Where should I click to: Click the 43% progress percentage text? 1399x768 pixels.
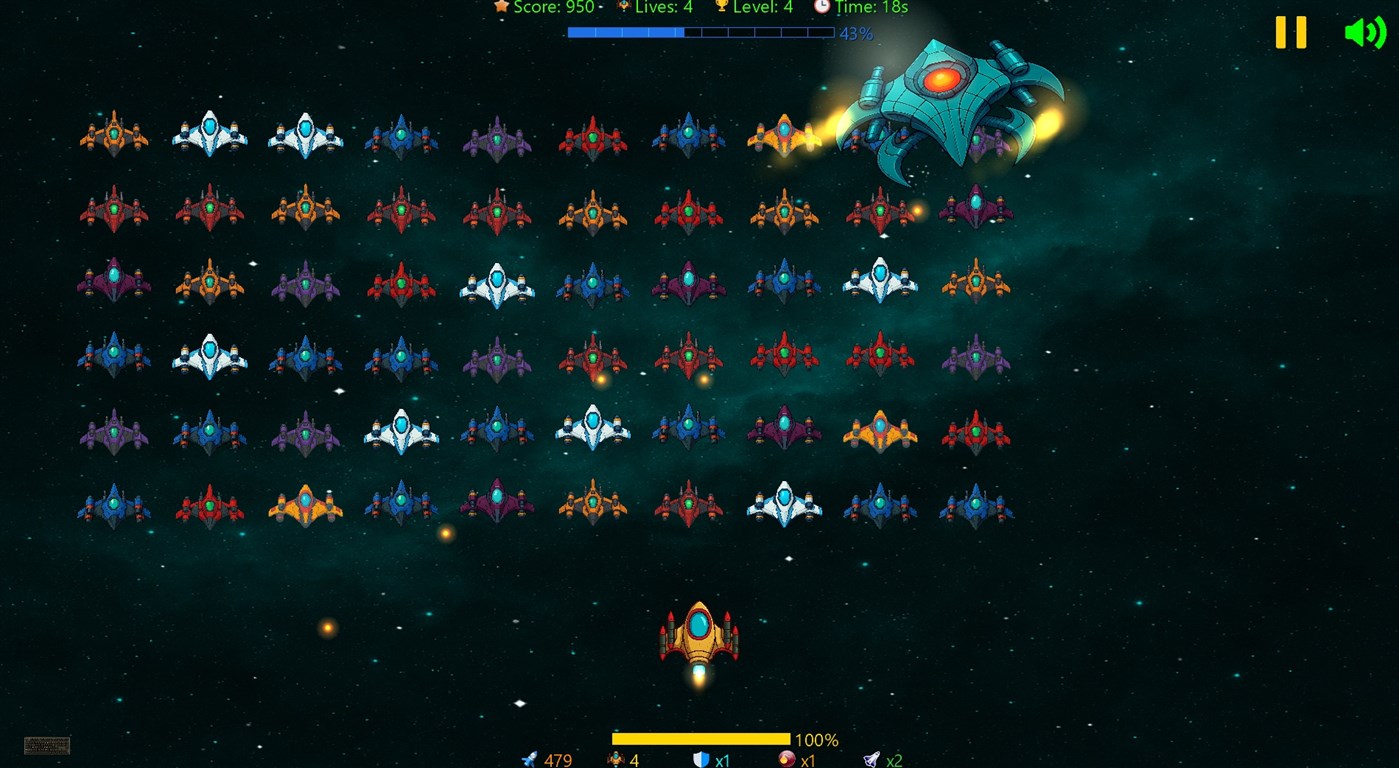(855, 33)
